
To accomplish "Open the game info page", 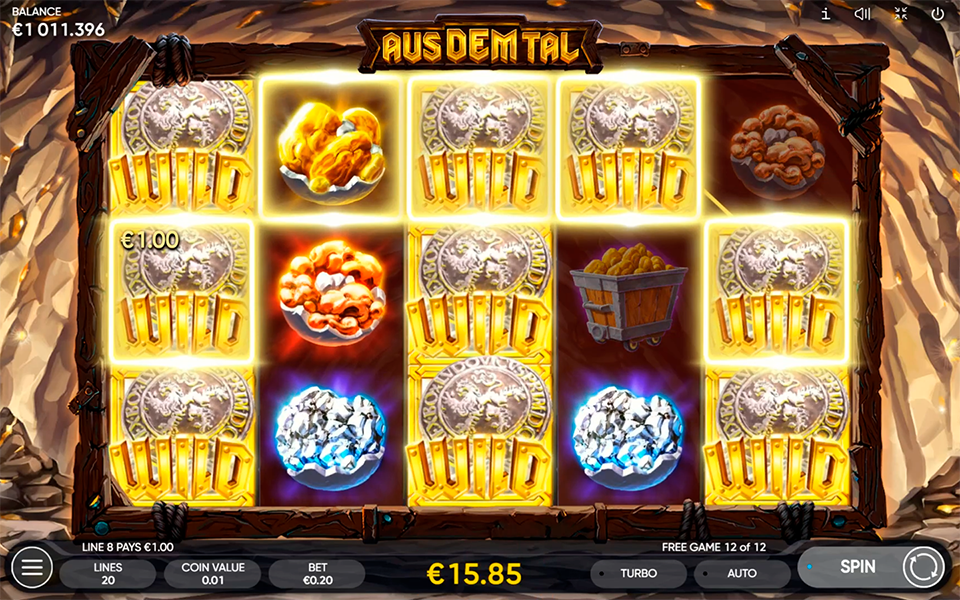I will pos(826,14).
